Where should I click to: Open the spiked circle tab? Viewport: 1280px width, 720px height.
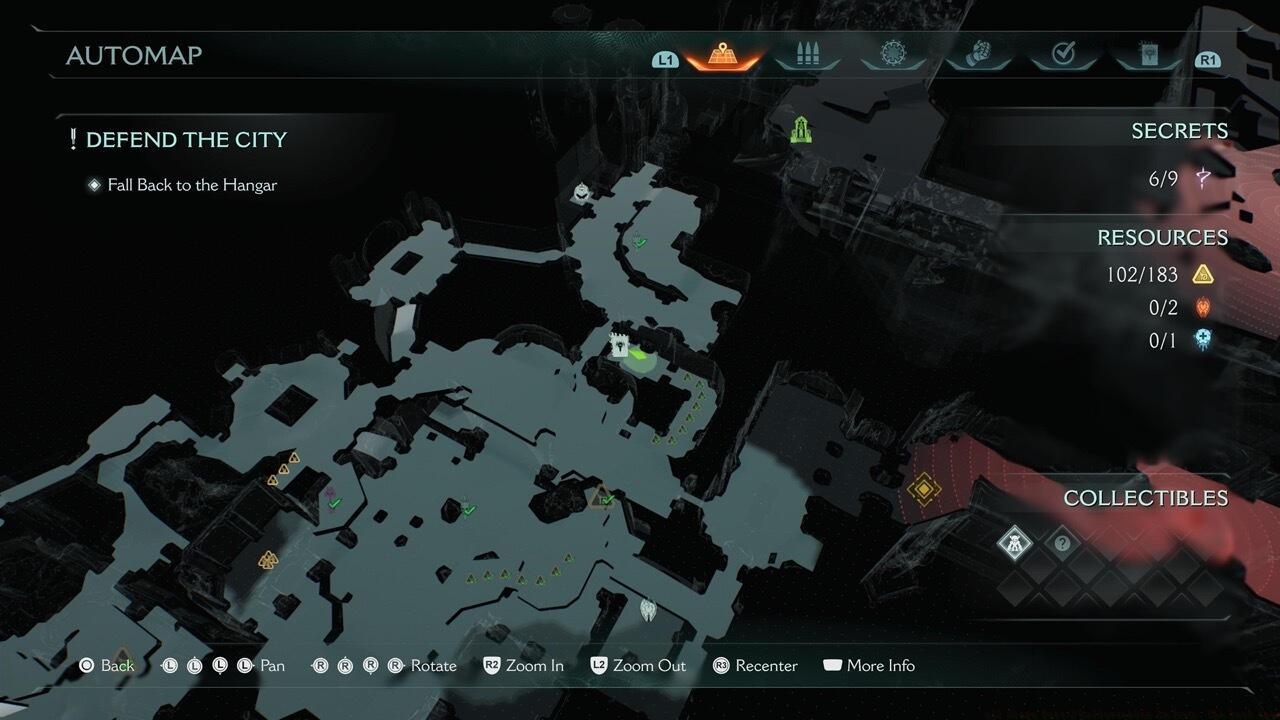tap(892, 55)
